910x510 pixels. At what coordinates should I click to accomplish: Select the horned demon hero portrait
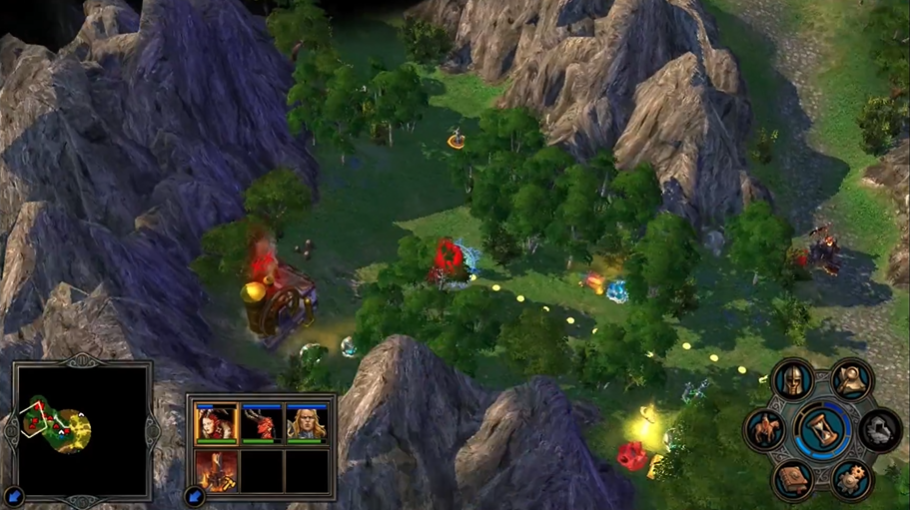pyautogui.click(x=261, y=423)
